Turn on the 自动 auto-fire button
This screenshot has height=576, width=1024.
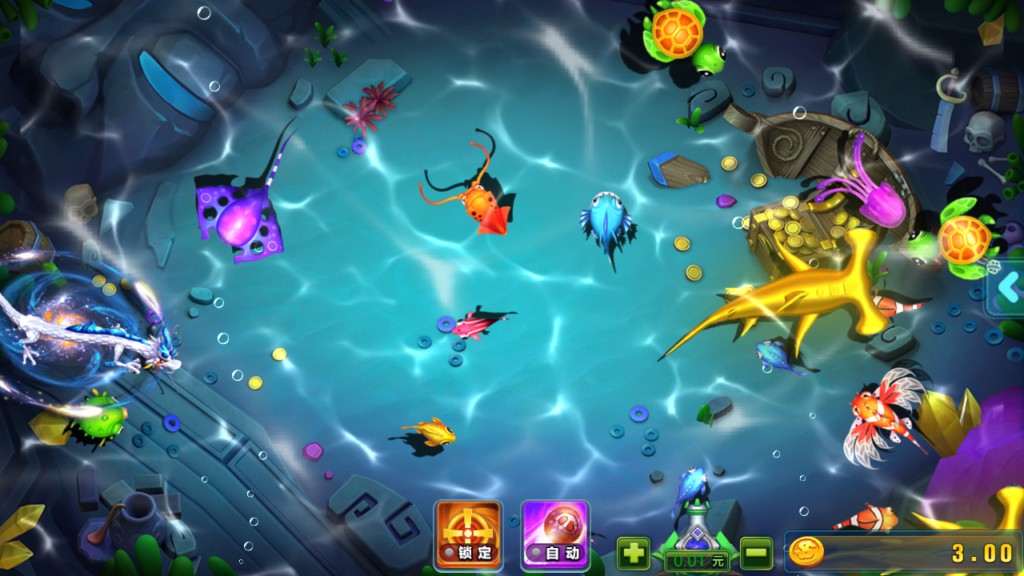[x=555, y=534]
